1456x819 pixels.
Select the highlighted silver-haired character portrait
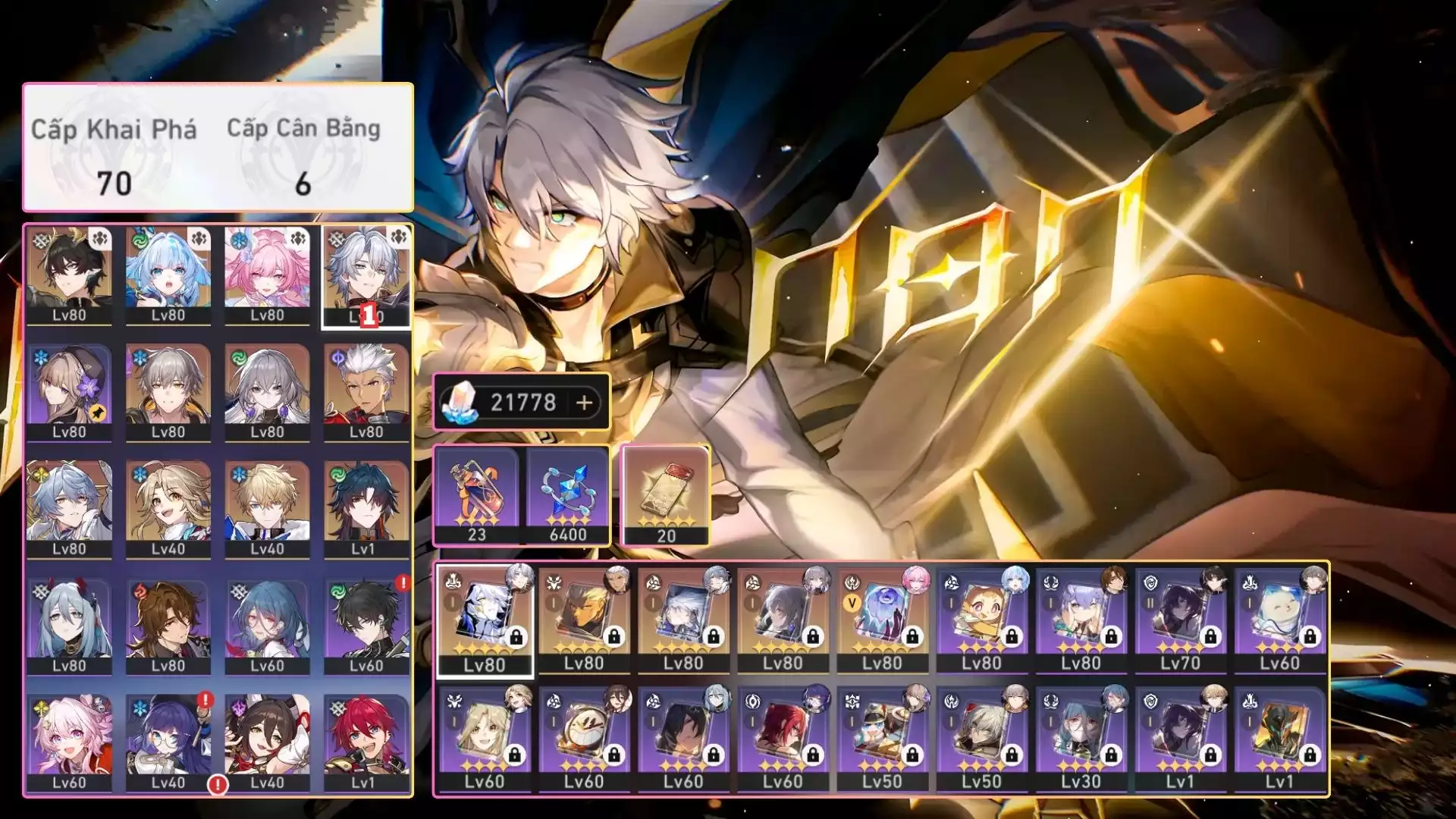point(366,275)
